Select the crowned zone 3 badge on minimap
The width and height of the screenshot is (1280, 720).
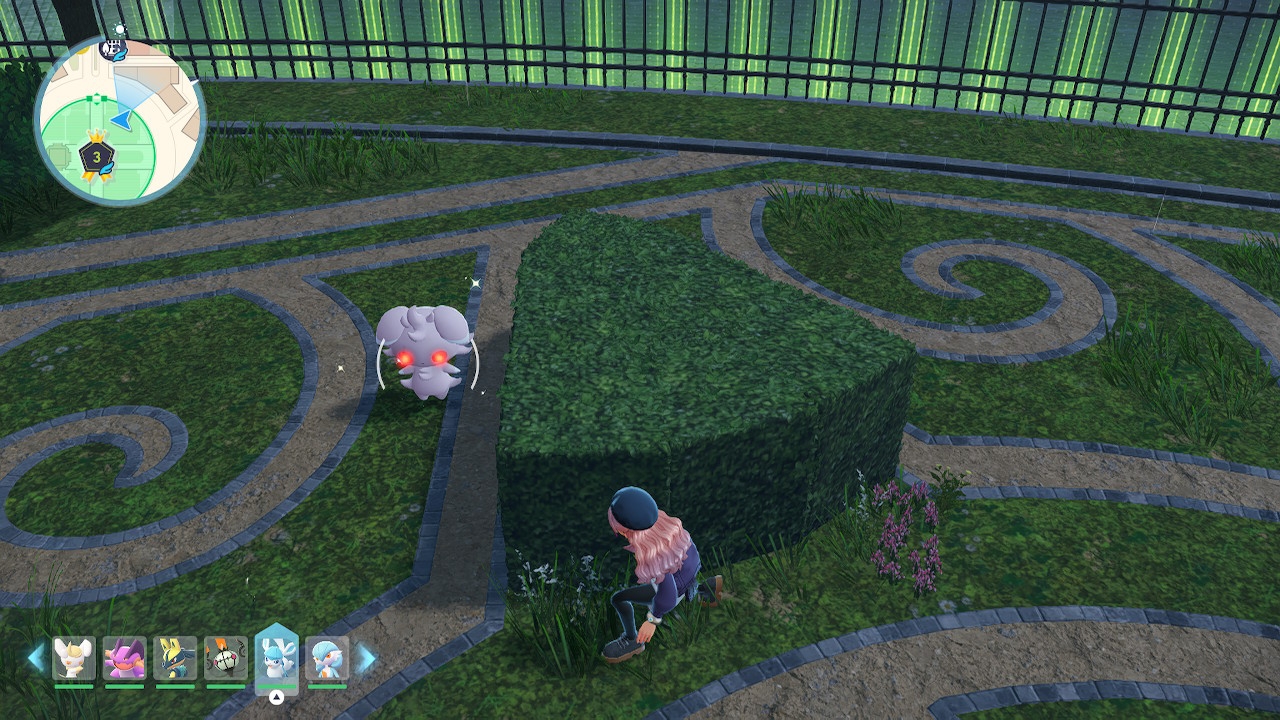(97, 156)
